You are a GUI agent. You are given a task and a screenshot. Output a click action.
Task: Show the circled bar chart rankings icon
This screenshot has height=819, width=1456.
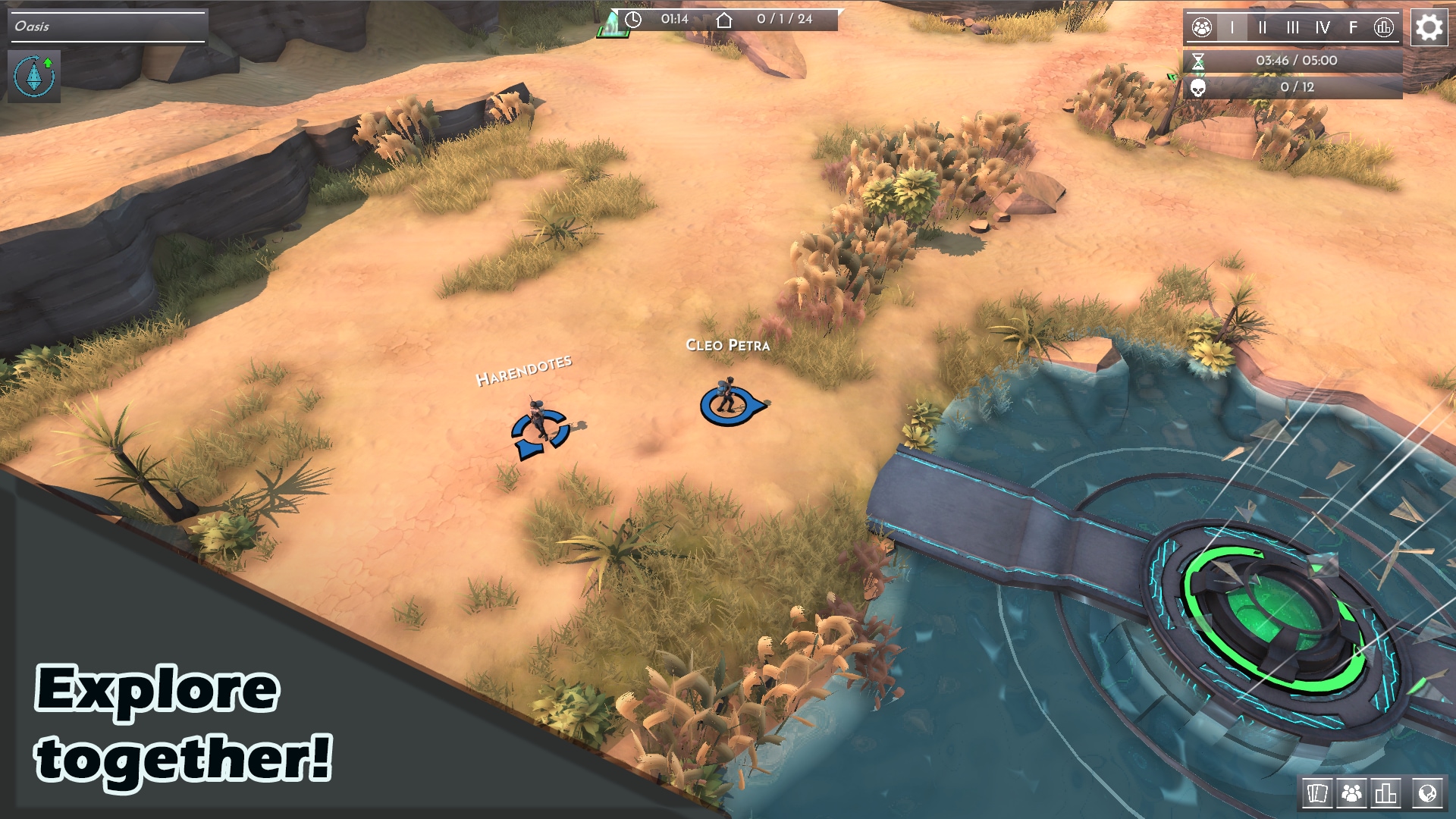click(1384, 28)
